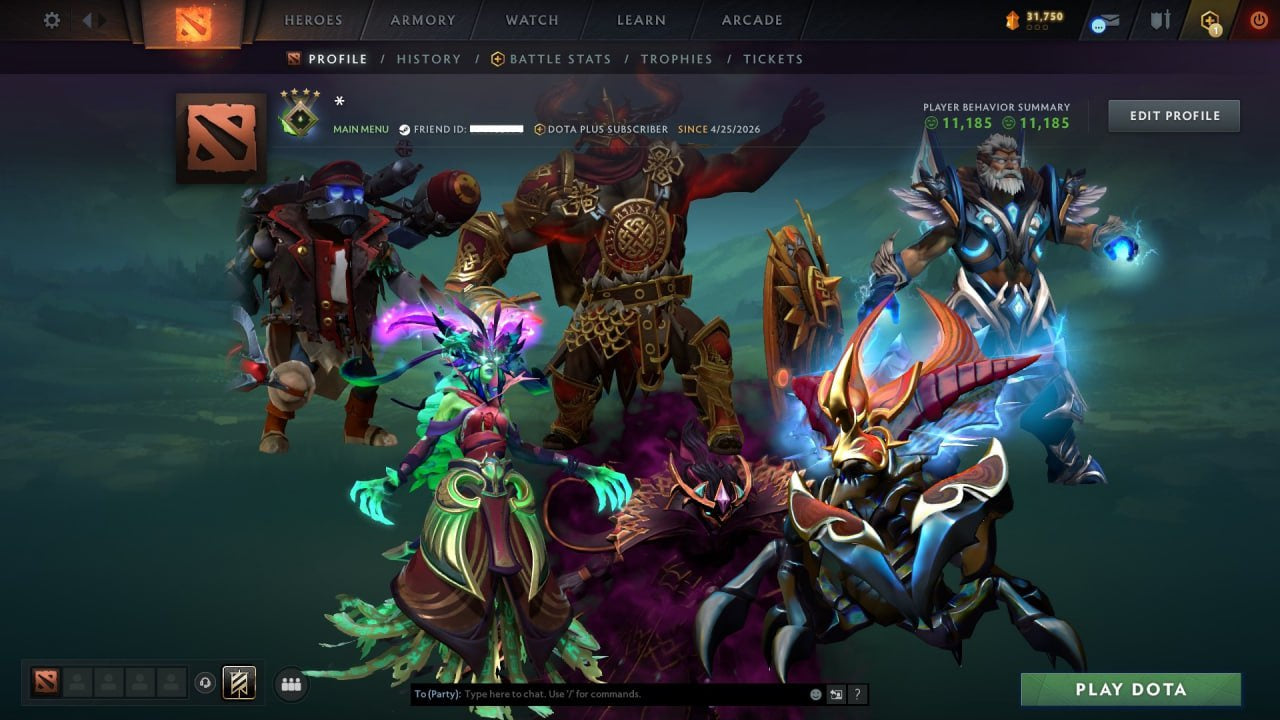Open the ARCADE menu item
This screenshot has height=720, width=1280.
[x=751, y=20]
